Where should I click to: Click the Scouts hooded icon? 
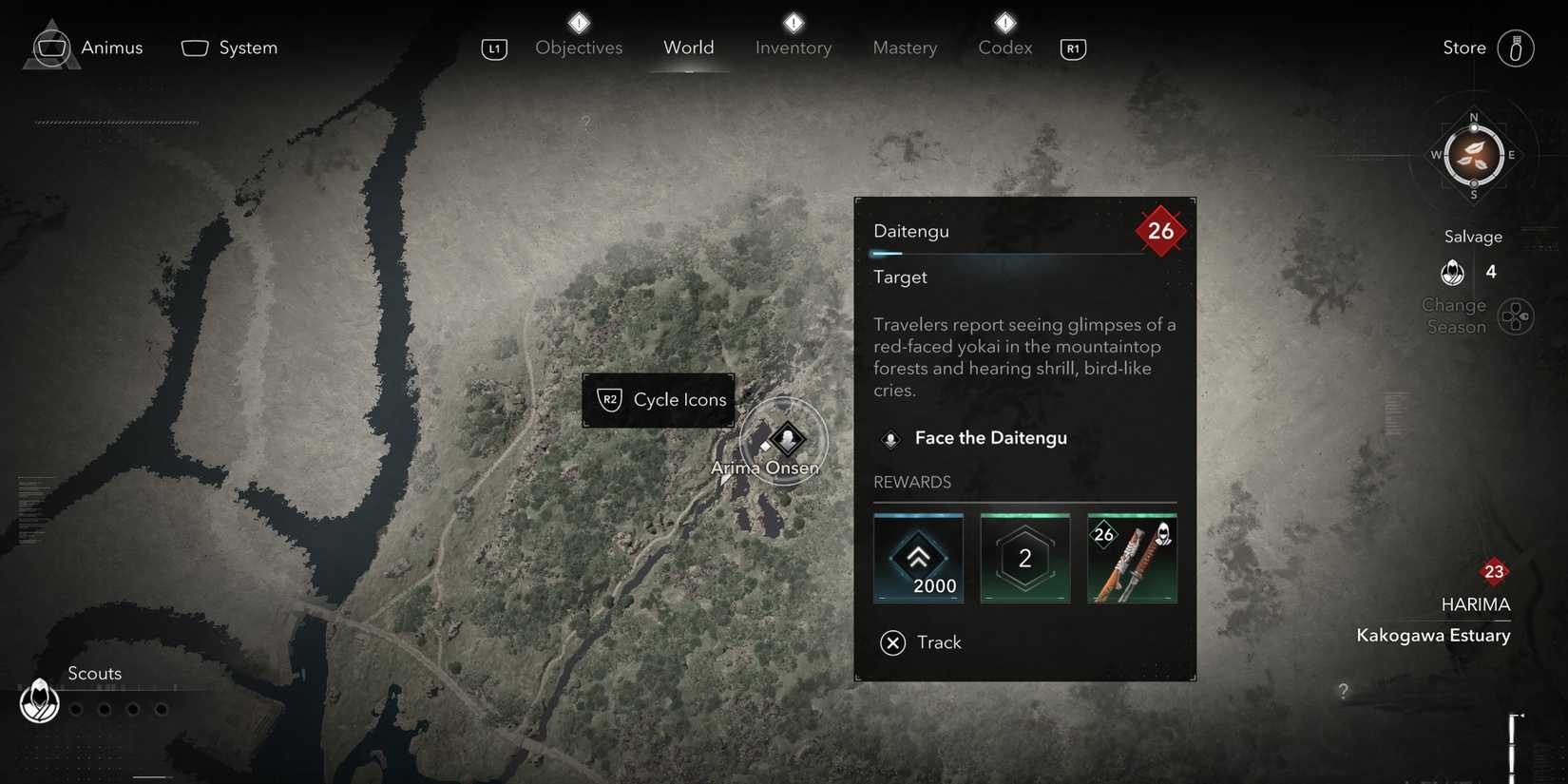[x=40, y=701]
